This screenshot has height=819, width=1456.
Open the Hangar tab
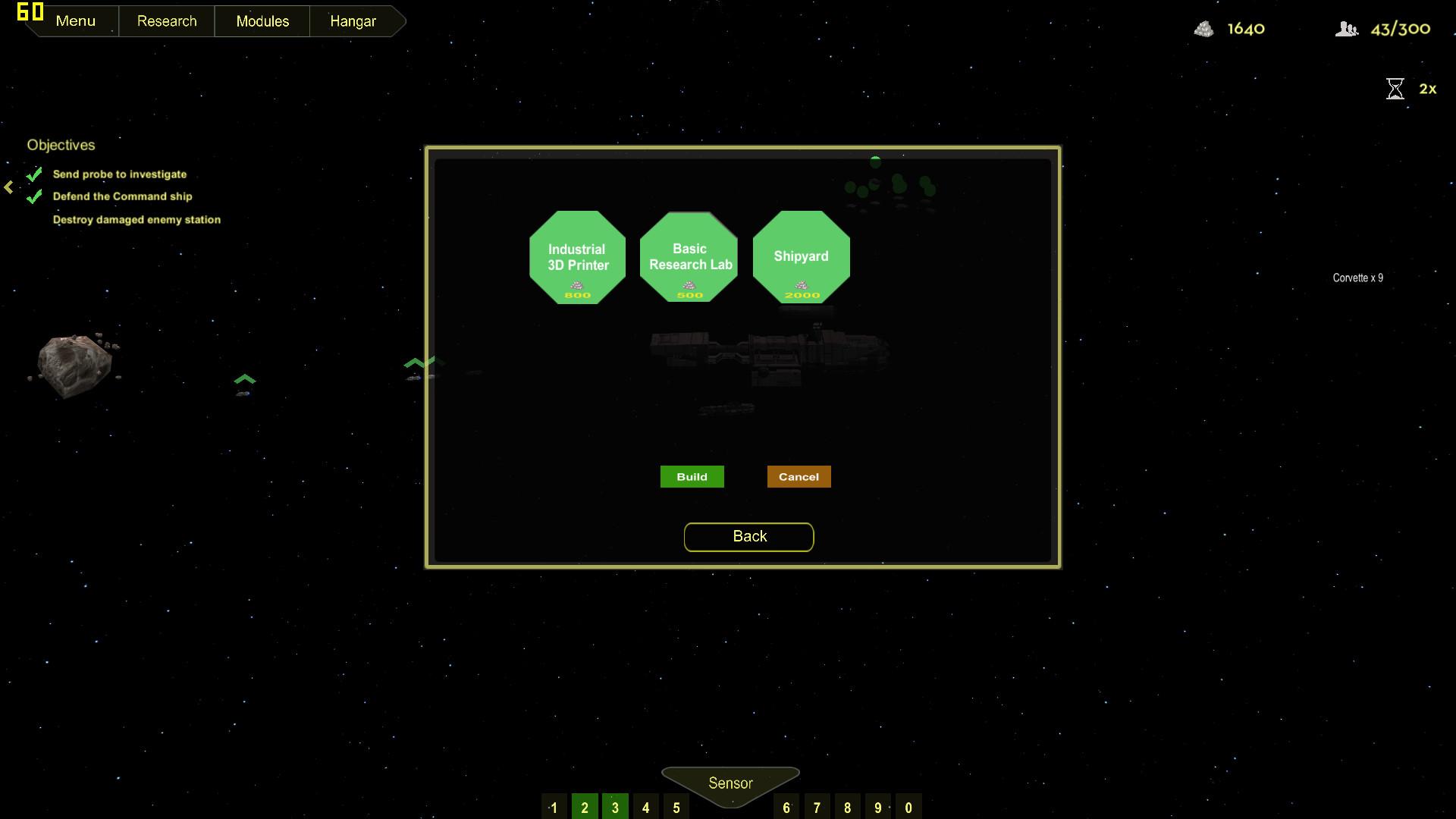(351, 20)
